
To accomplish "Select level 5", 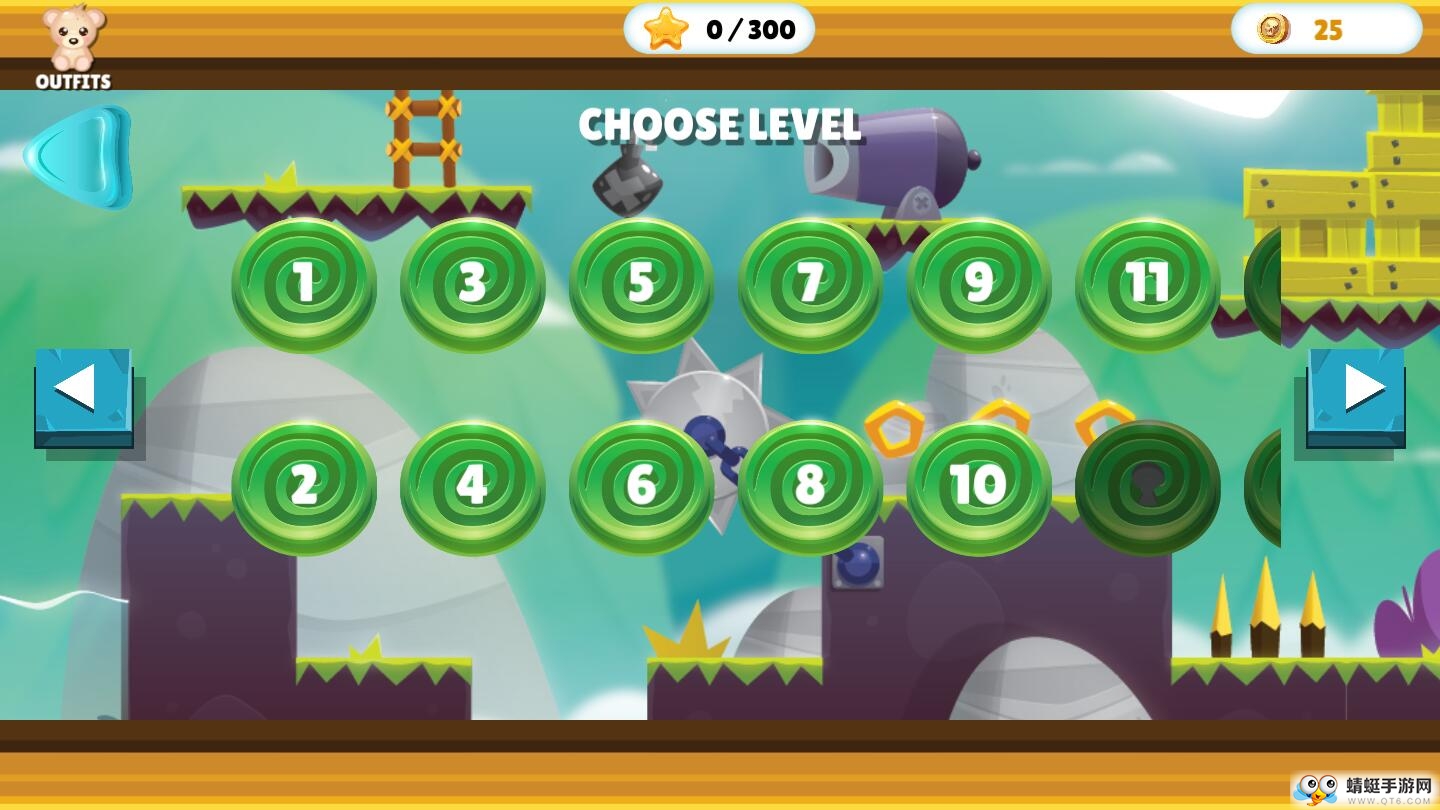I will pos(641,285).
